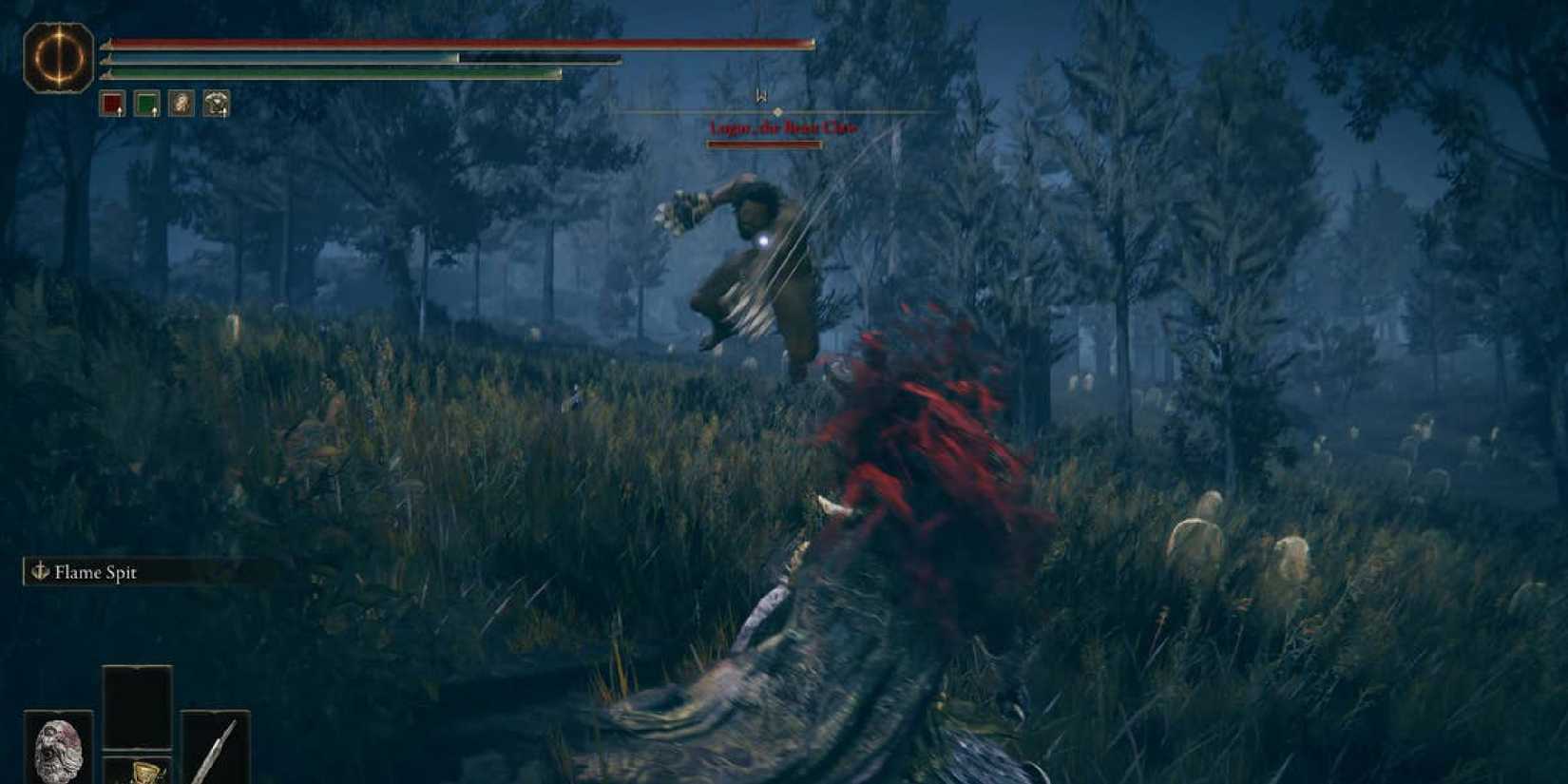
Task: Click the golden cup item slot icon
Action: 143,772
